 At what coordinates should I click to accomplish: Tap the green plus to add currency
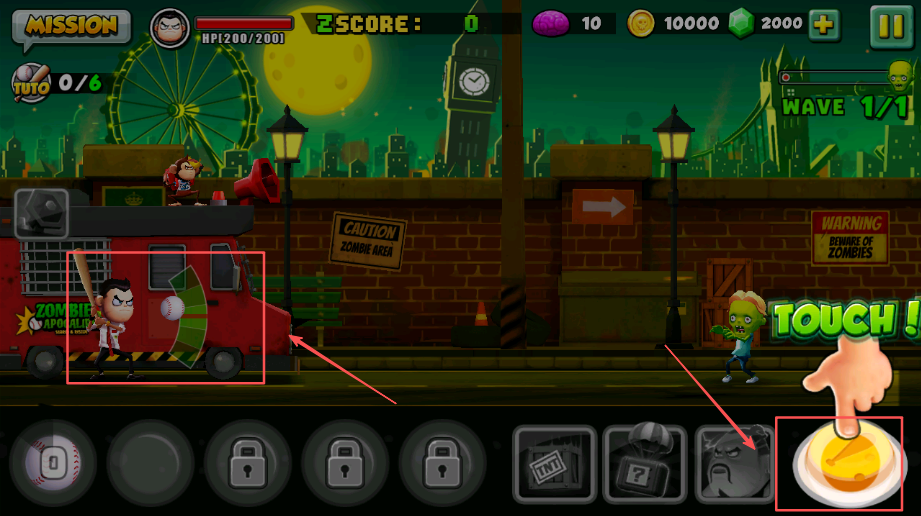[x=824, y=25]
